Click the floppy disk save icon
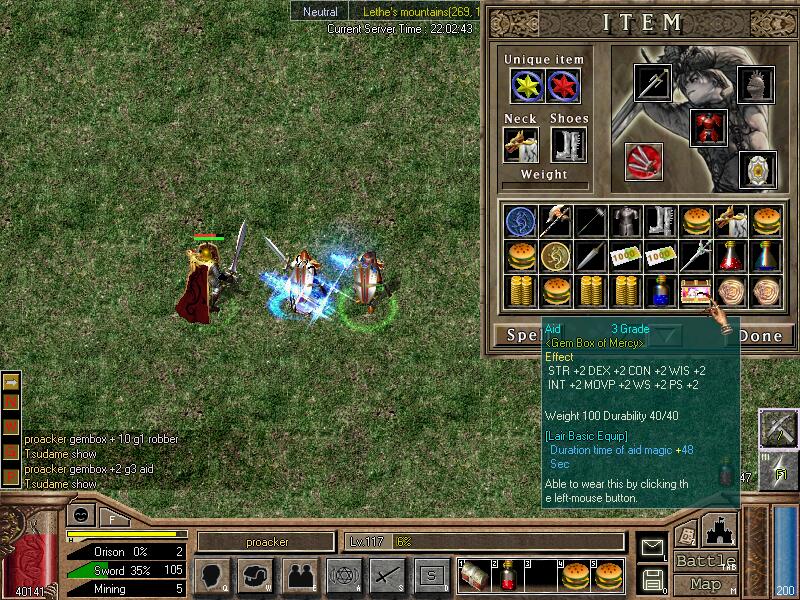The width and height of the screenshot is (800, 600). pyautogui.click(x=653, y=578)
